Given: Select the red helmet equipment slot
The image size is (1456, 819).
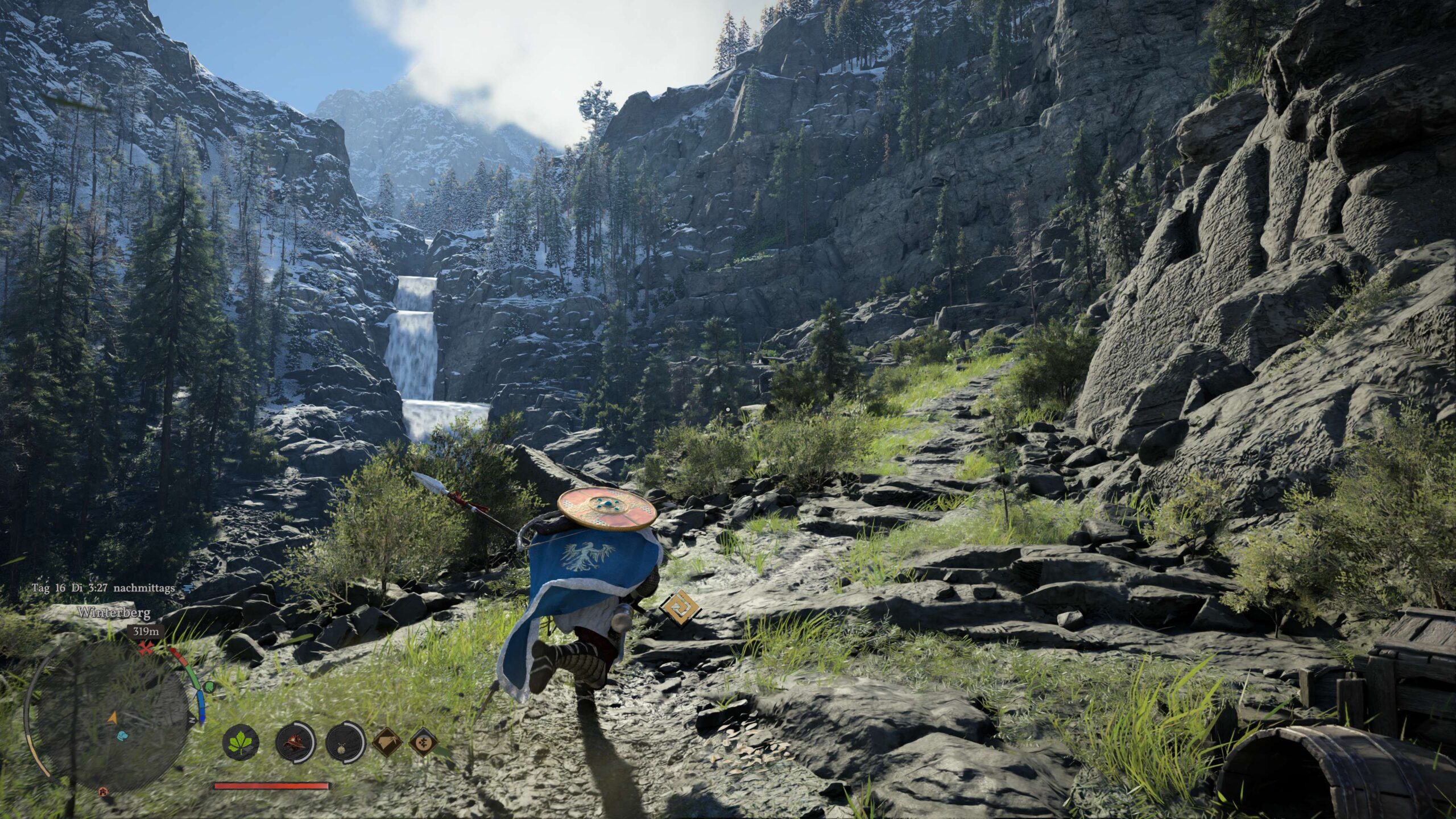Looking at the screenshot, I should [x=295, y=742].
